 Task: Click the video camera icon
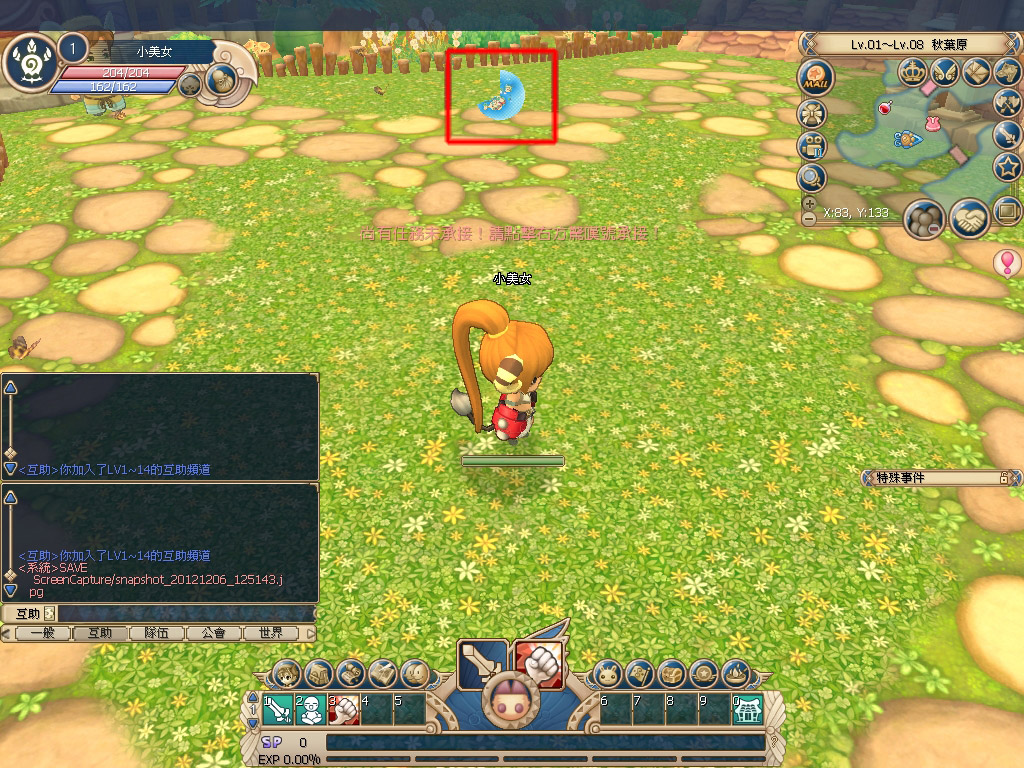click(812, 145)
